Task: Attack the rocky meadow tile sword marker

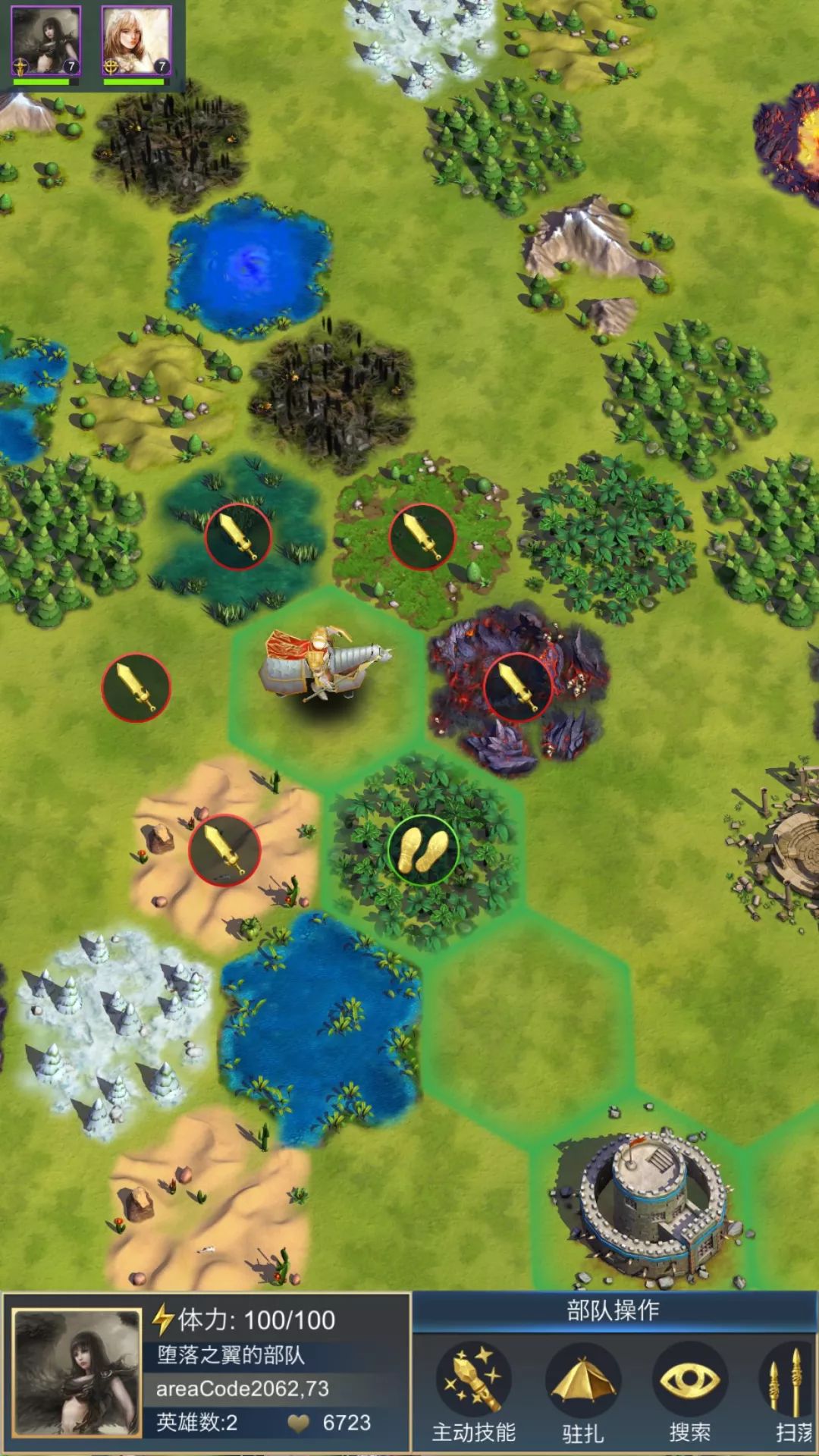Action: pyautogui.click(x=422, y=536)
